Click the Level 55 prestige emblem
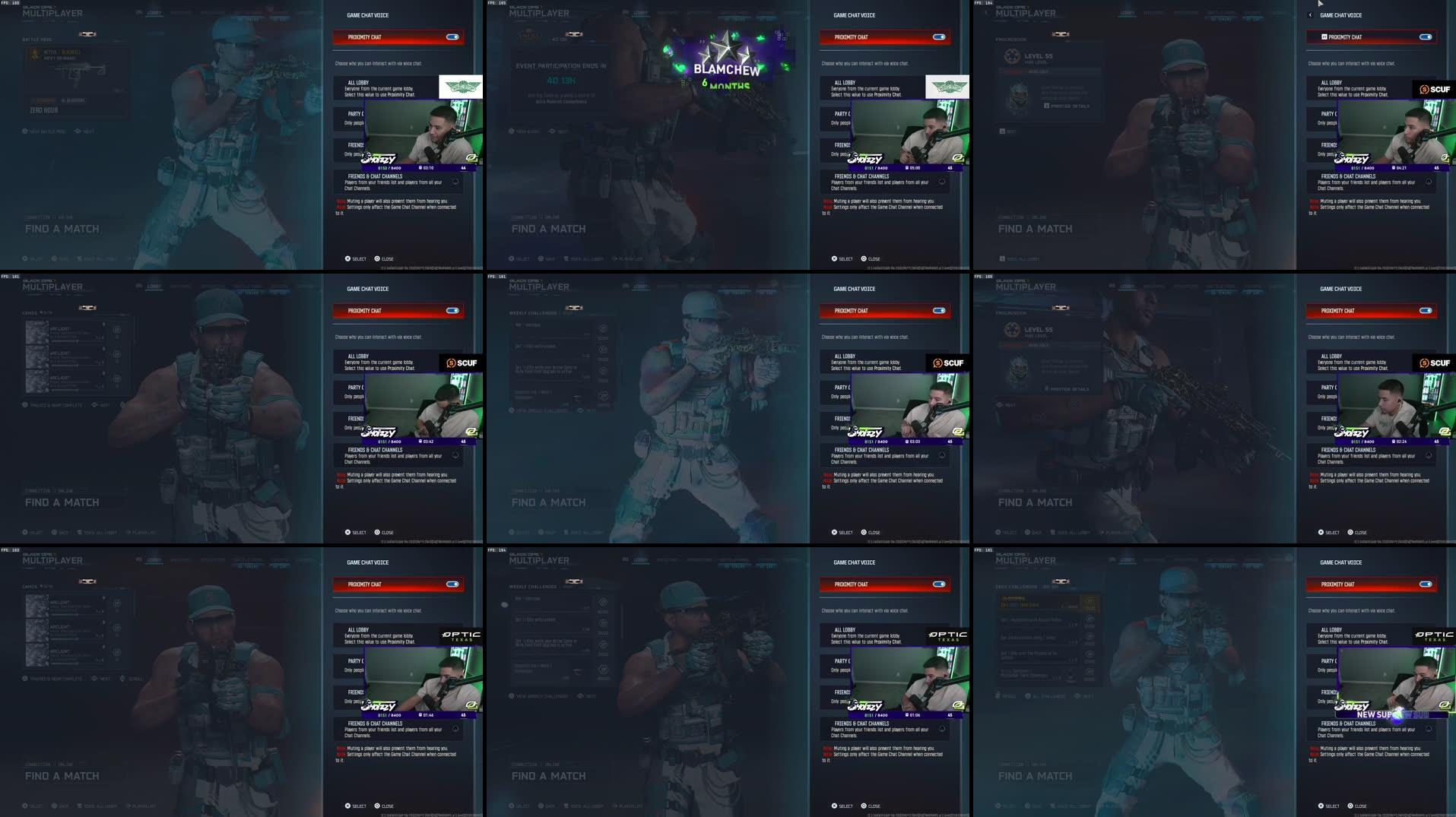The height and width of the screenshot is (817, 1456). tap(1013, 56)
